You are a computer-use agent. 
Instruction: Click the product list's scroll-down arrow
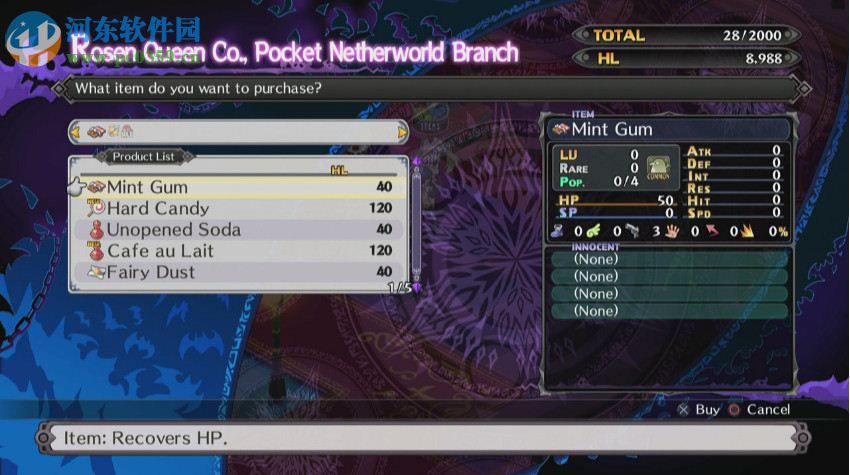tap(417, 286)
